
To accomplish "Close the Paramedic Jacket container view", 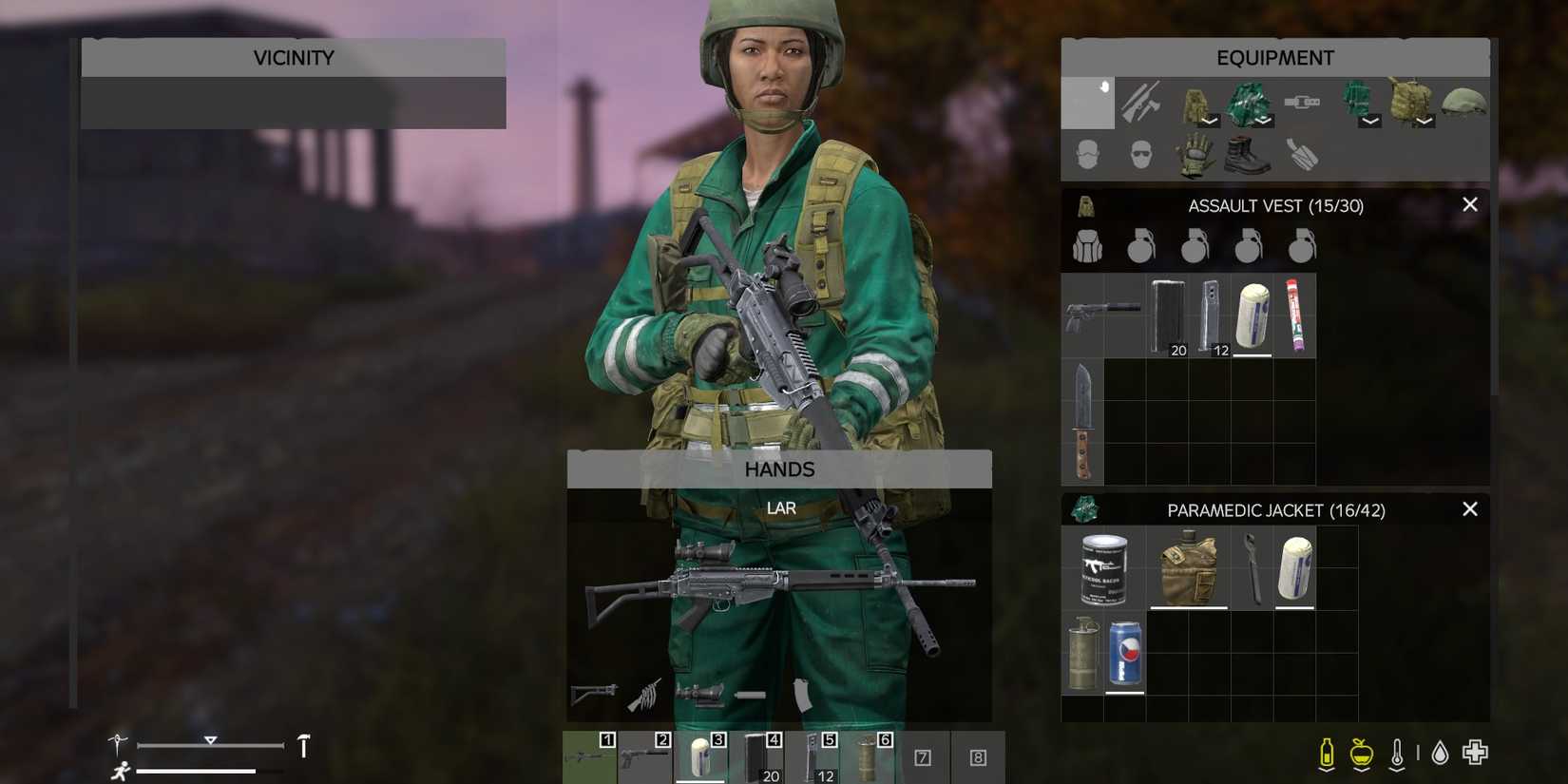I will point(1470,509).
